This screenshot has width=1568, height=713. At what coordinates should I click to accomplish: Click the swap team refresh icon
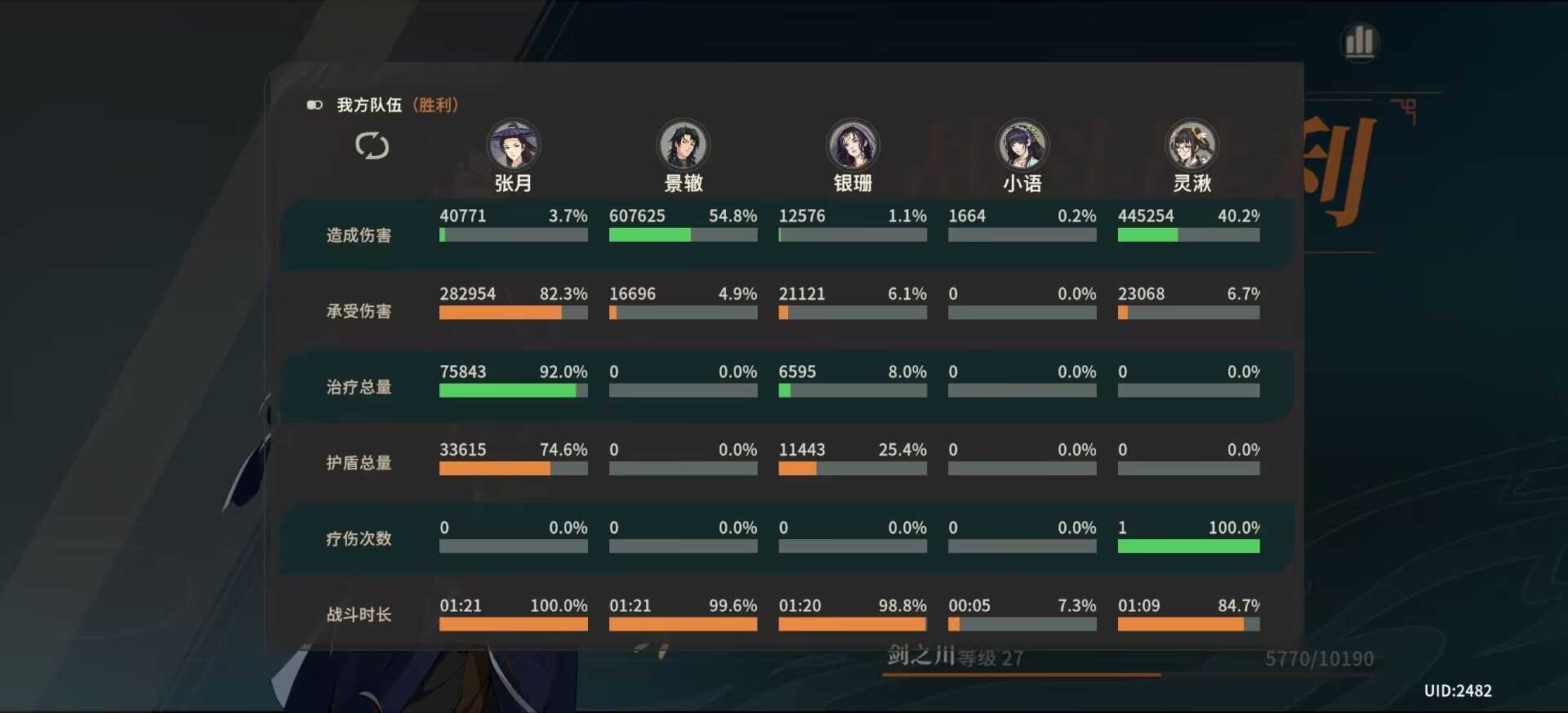click(x=372, y=146)
